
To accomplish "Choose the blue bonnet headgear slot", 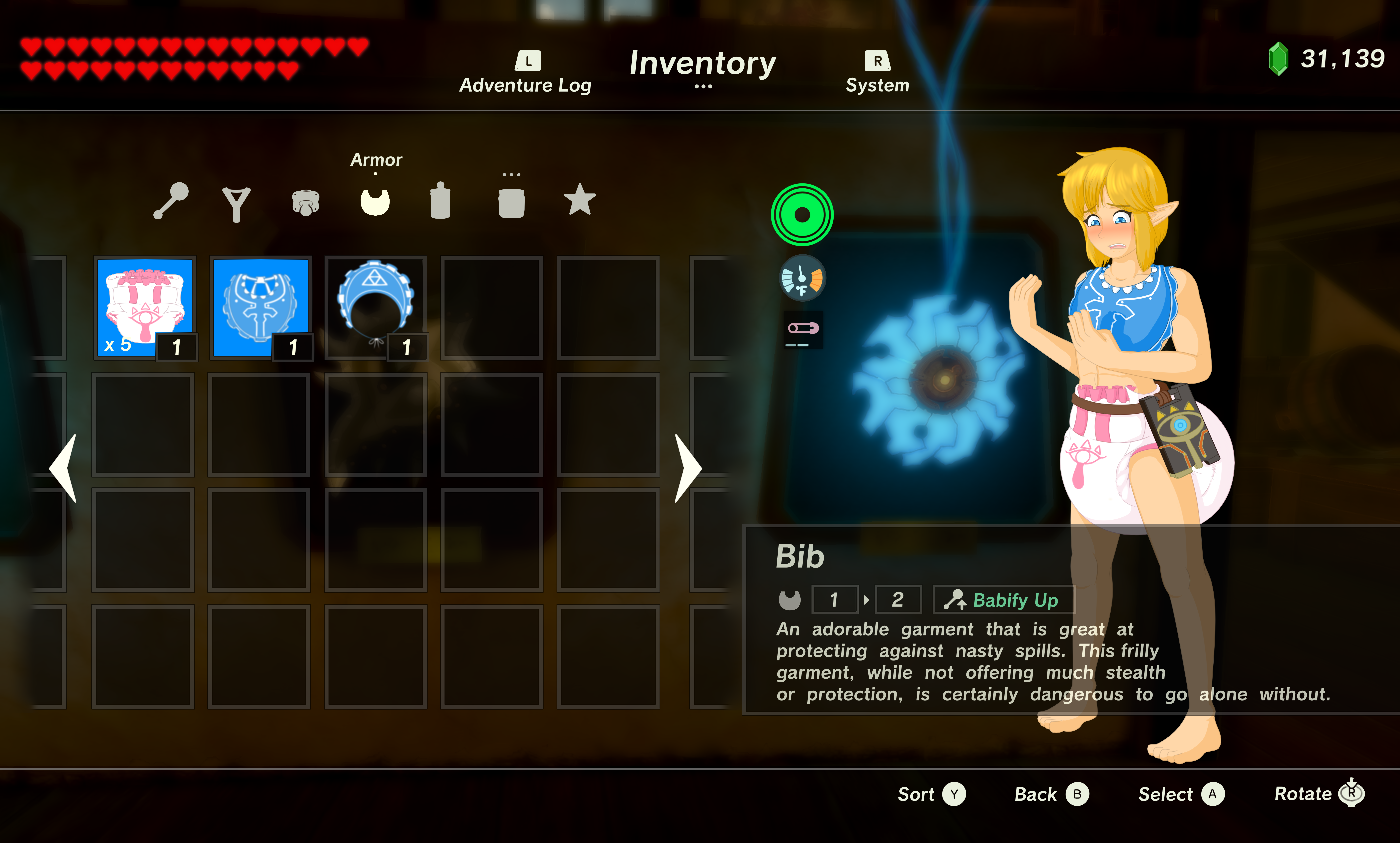I will 375,307.
